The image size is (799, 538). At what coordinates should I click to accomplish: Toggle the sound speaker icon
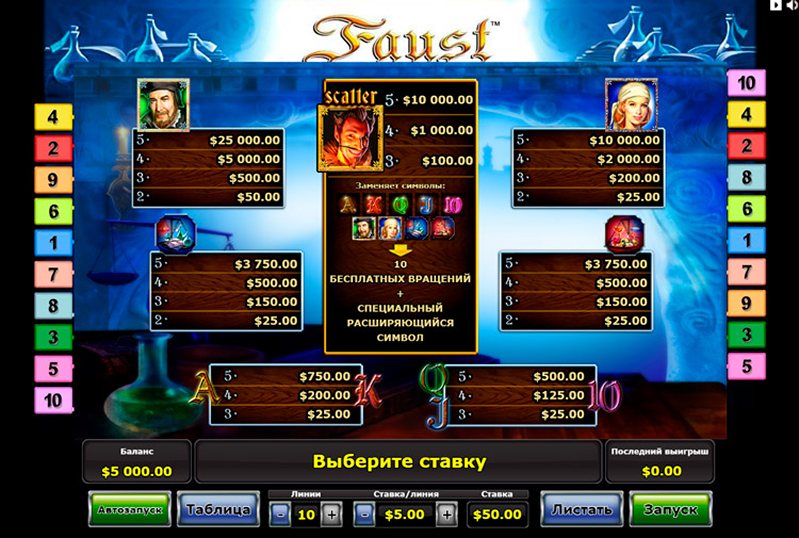pos(789,6)
